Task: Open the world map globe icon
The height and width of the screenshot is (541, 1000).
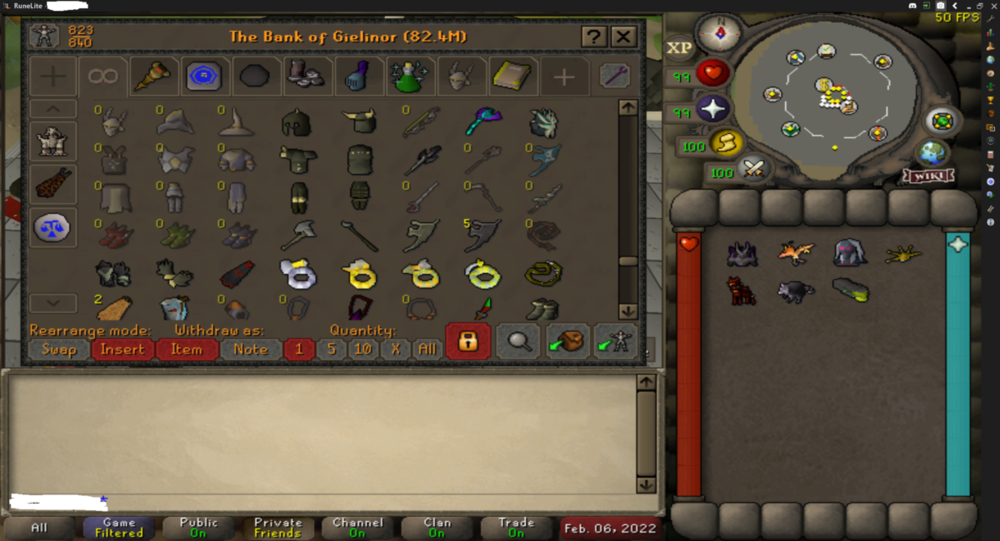Action: click(931, 152)
